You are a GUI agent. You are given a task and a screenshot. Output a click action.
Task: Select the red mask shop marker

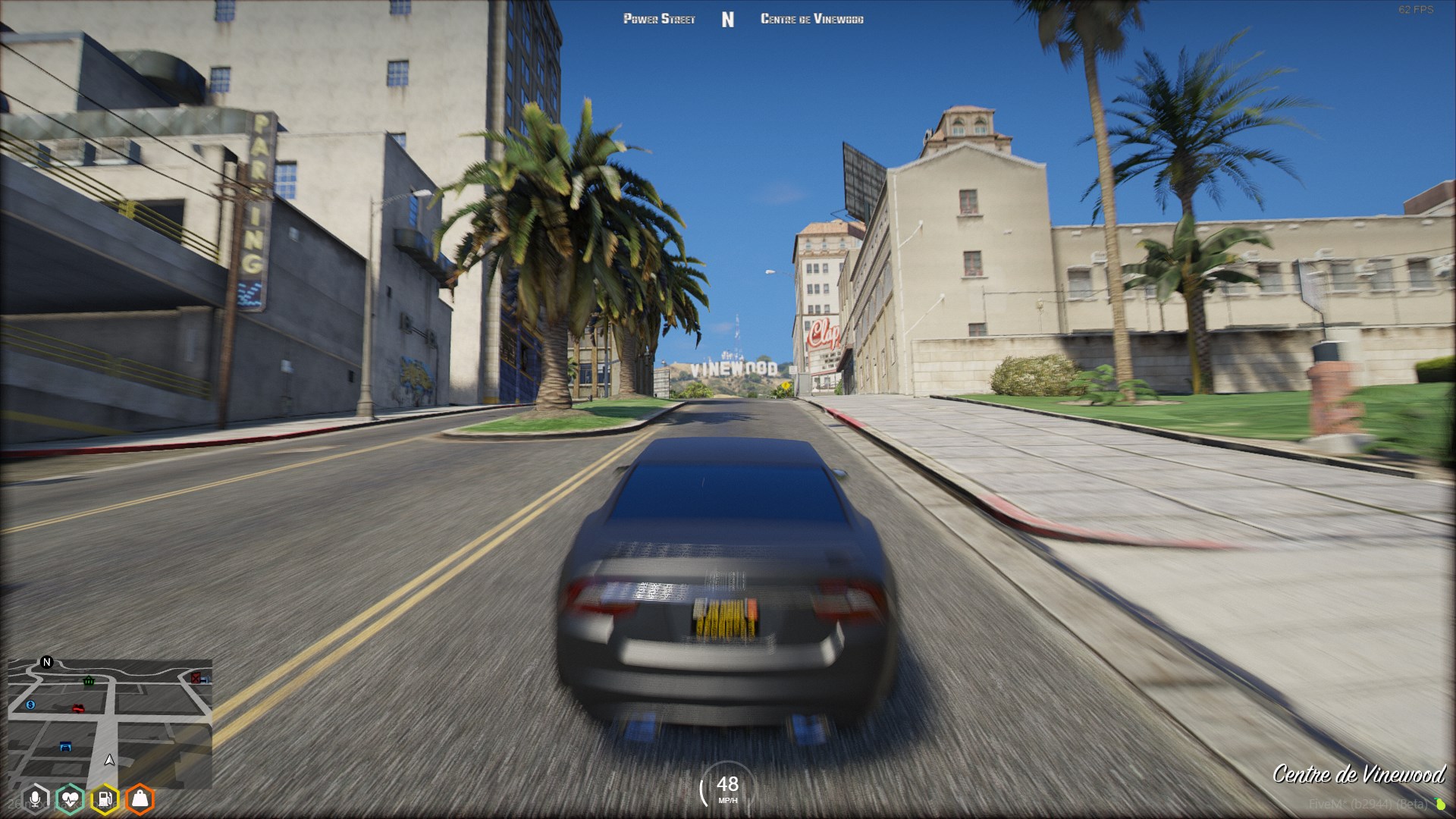point(77,708)
